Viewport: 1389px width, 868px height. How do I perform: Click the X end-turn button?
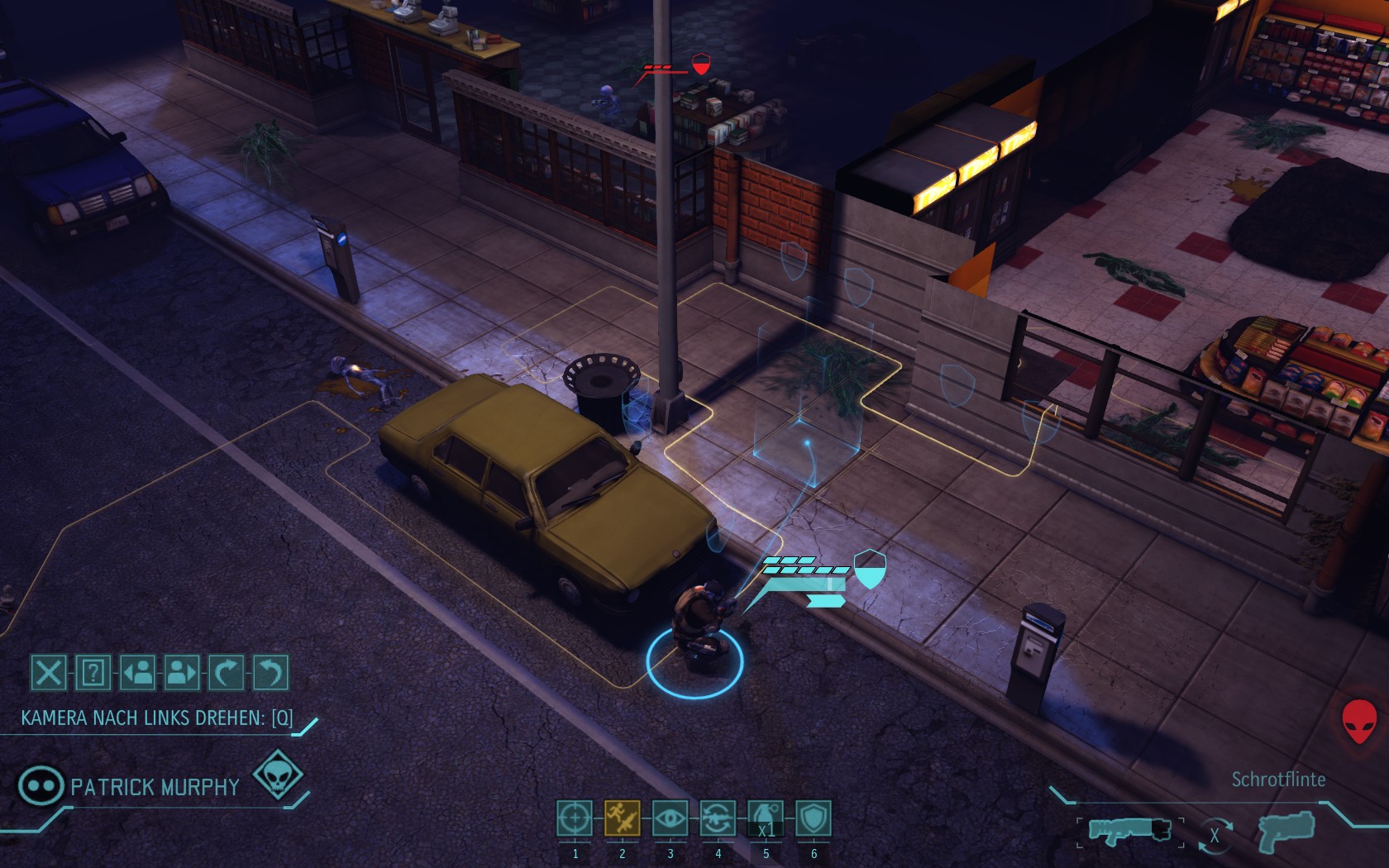(49, 673)
